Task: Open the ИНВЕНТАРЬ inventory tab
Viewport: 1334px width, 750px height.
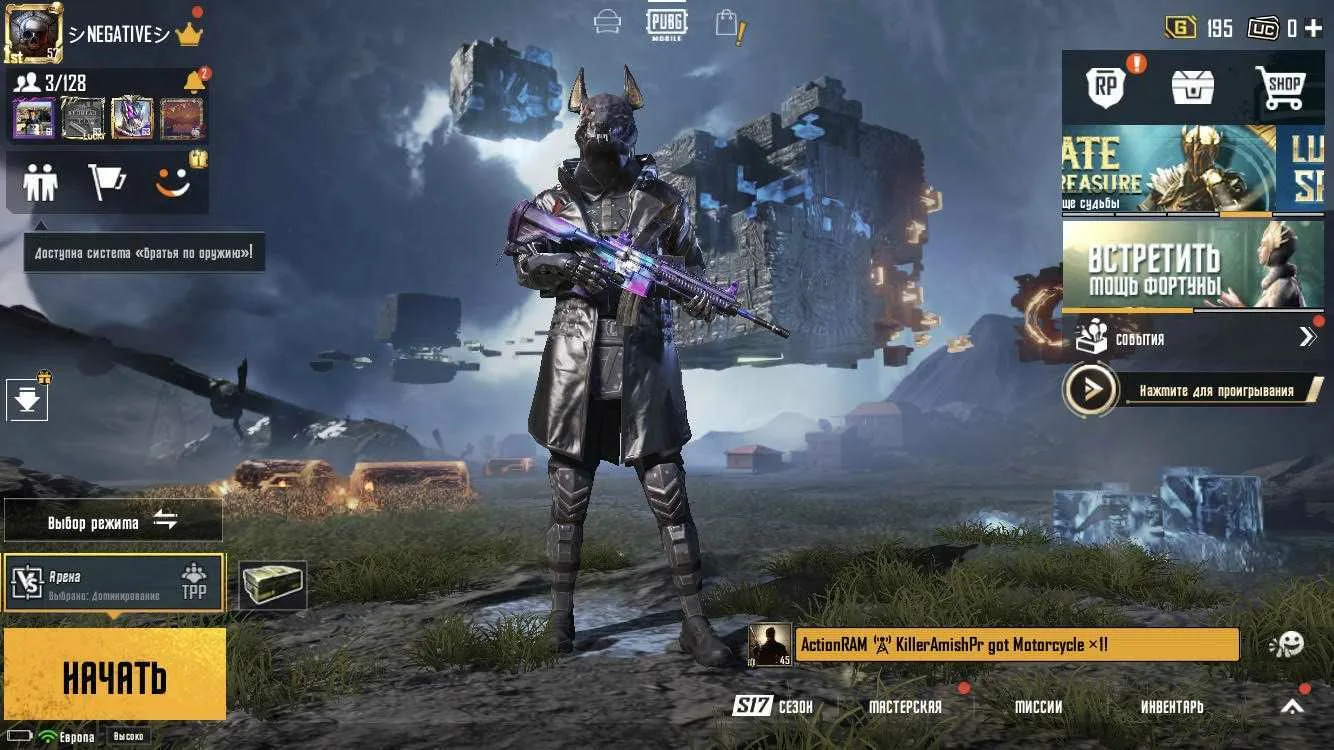Action: click(x=1172, y=707)
